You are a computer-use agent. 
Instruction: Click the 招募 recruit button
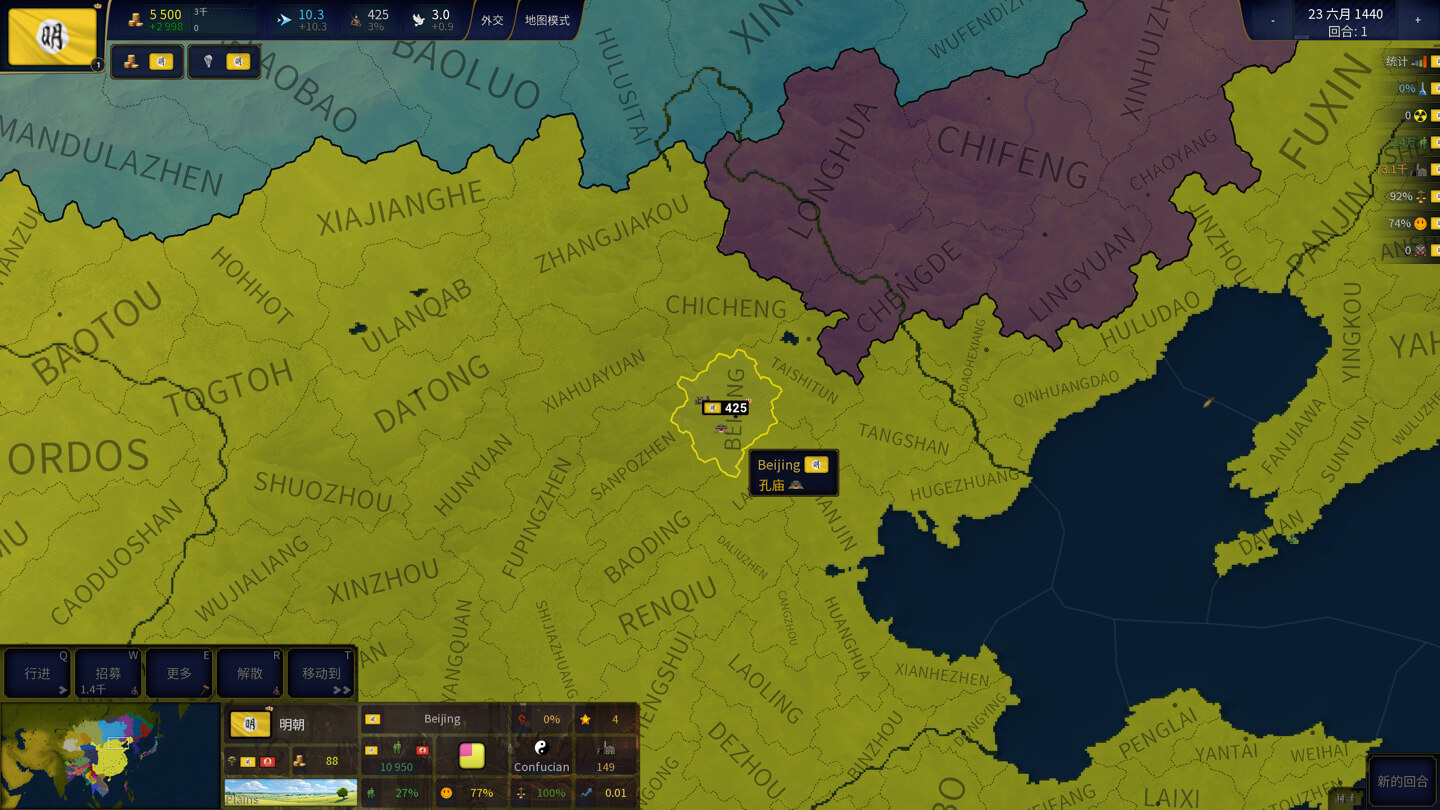click(108, 673)
